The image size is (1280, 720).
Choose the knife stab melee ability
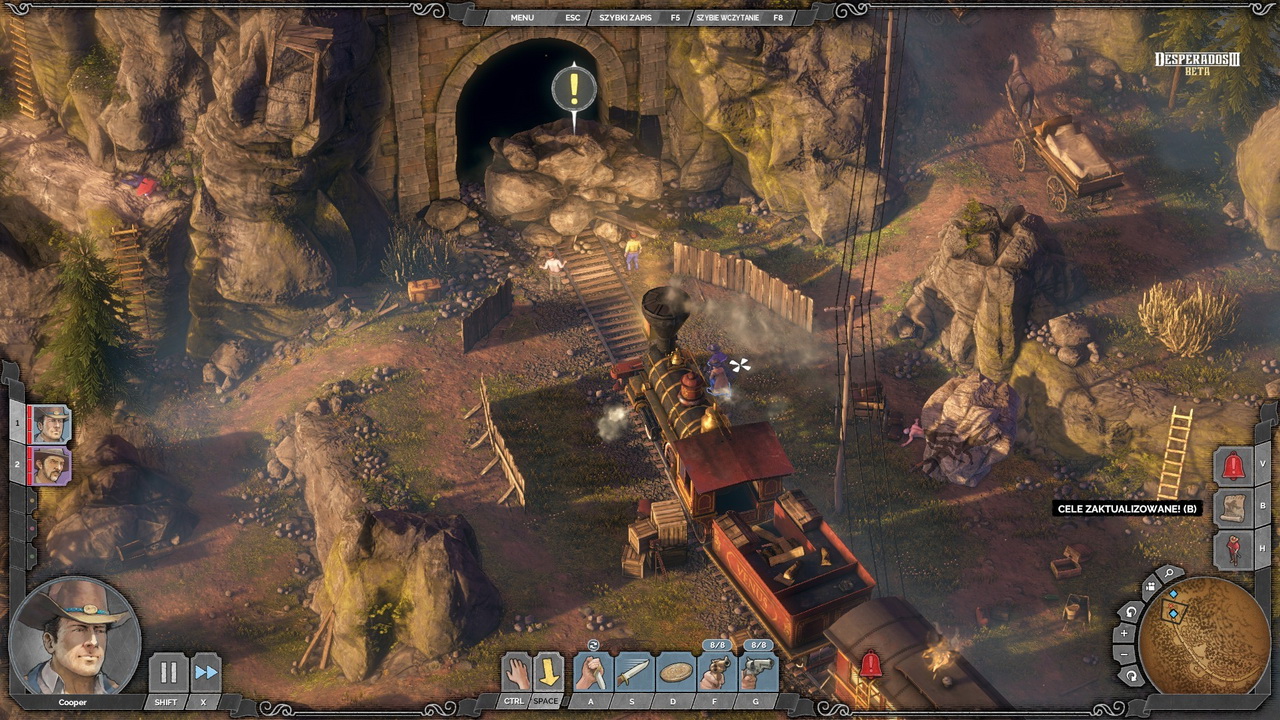tap(593, 672)
